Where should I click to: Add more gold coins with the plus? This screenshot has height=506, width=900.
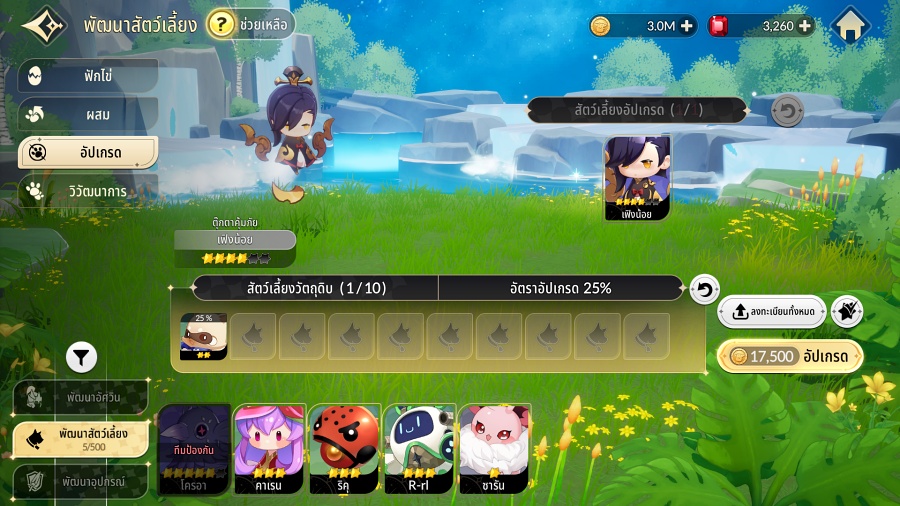[687, 27]
